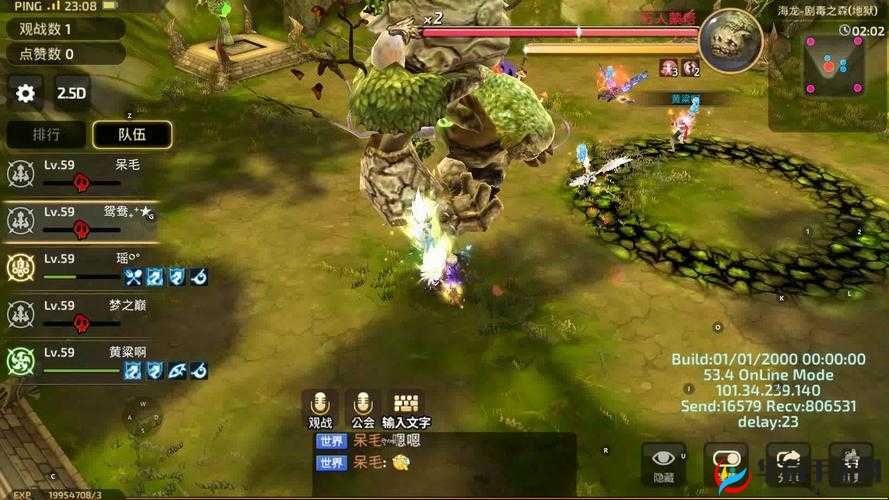Select party member 呆毛 in the team list
Screen dimensions: 889x500
click(x=80, y=173)
